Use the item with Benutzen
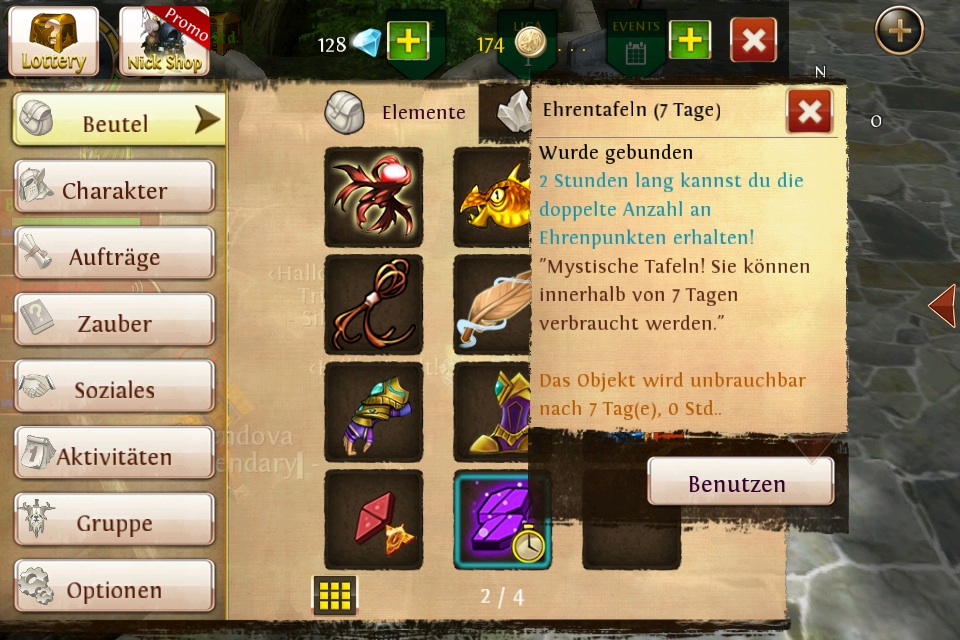Image resolution: width=960 pixels, height=640 pixels. (740, 483)
